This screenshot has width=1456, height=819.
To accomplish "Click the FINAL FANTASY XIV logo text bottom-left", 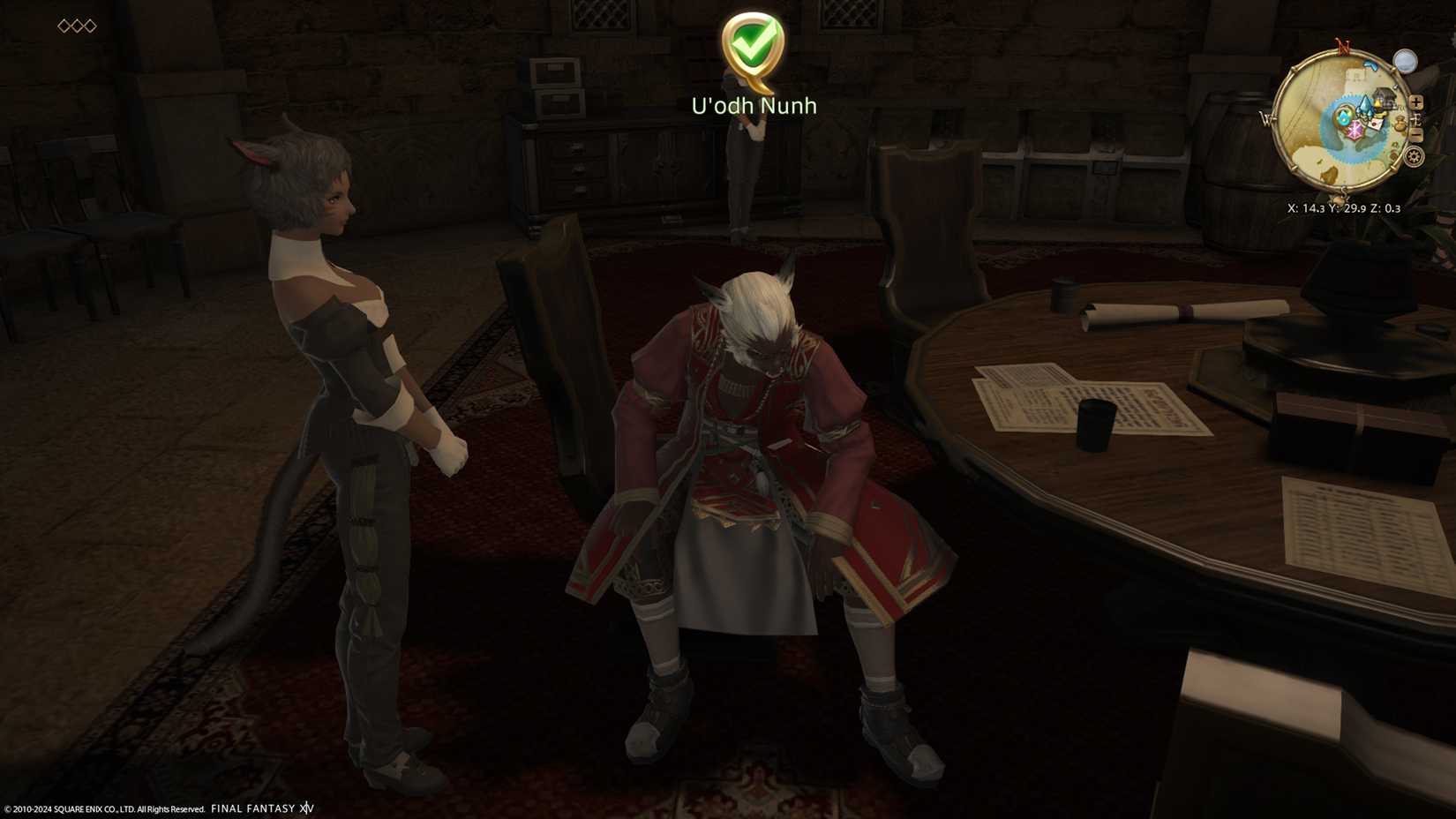I will click(x=262, y=808).
